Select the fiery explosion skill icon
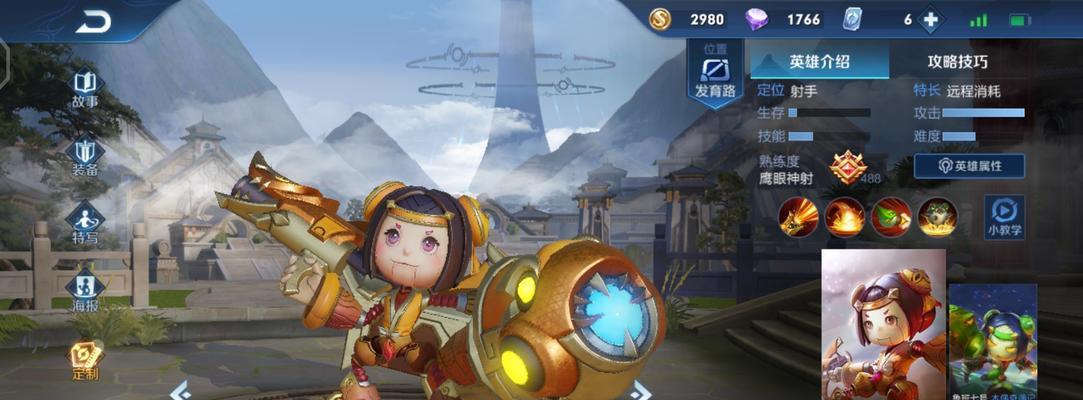Viewport: 1083px width, 400px height. [x=845, y=216]
